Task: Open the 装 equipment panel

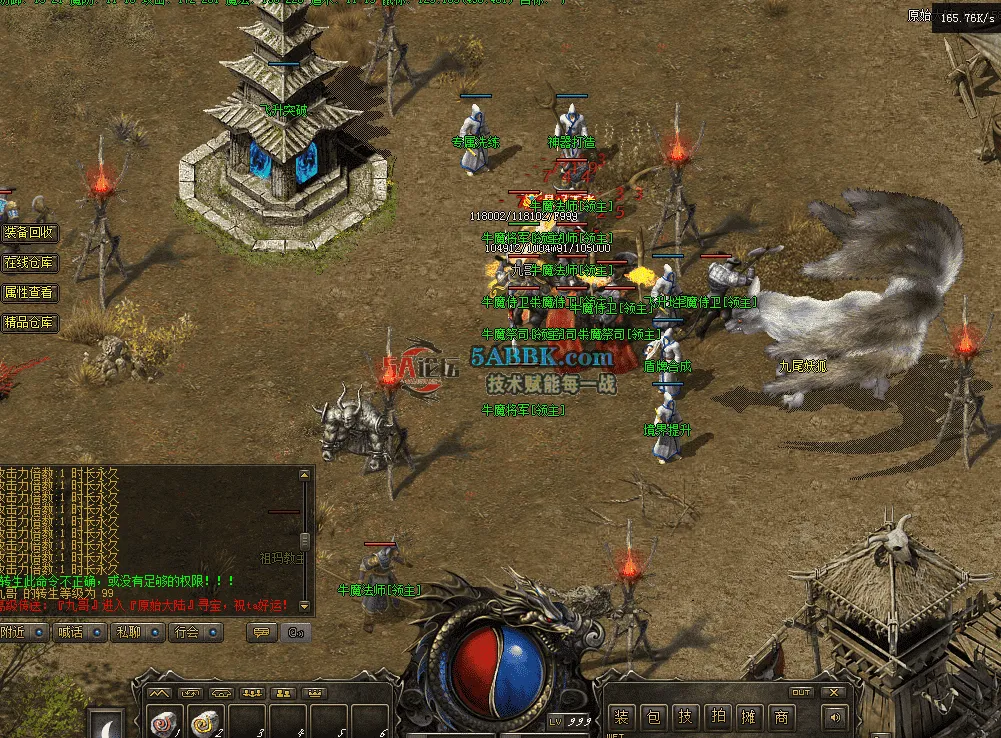Action: pos(621,717)
